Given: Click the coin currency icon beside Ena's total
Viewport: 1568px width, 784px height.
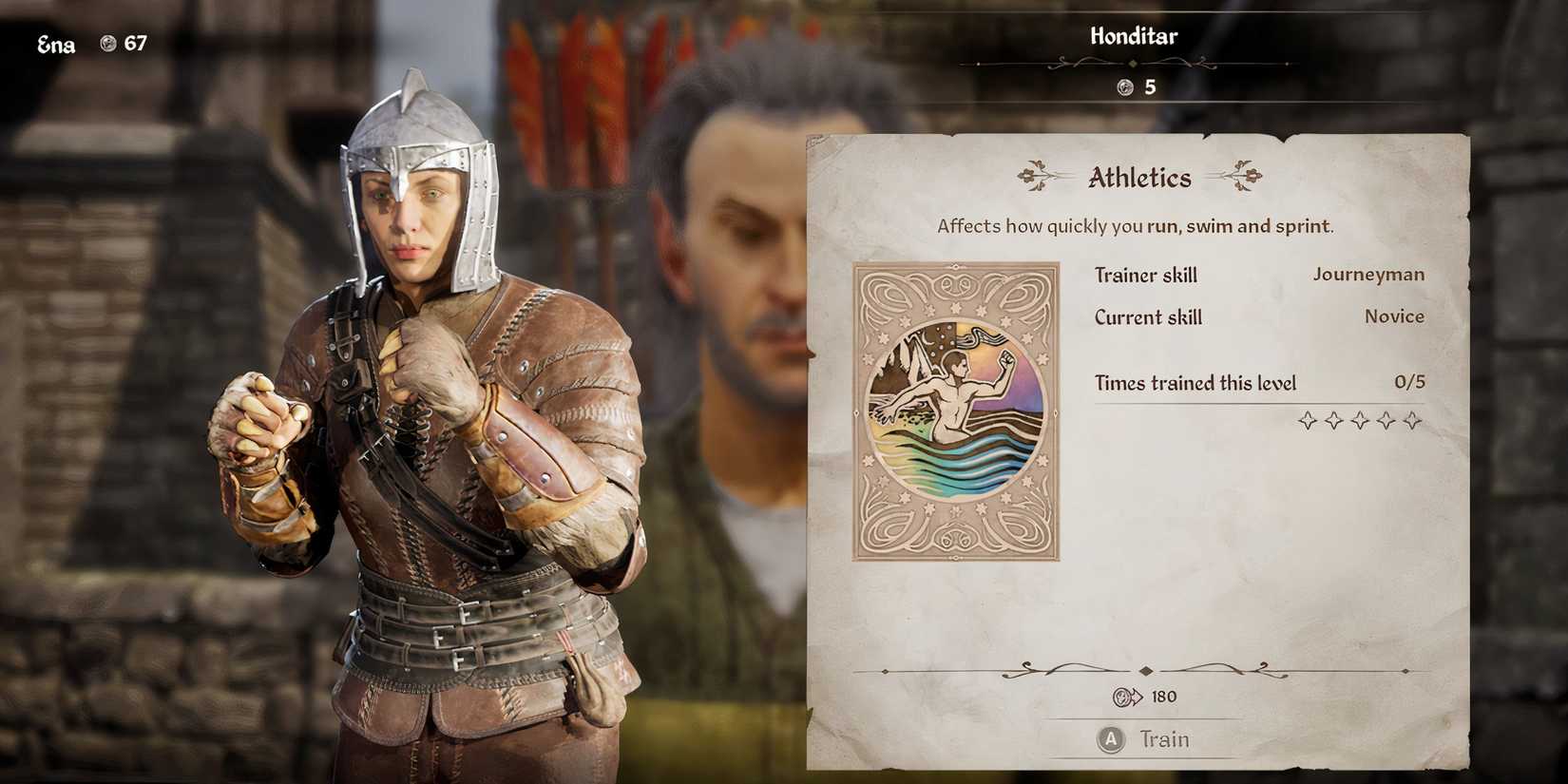Looking at the screenshot, I should 107,42.
